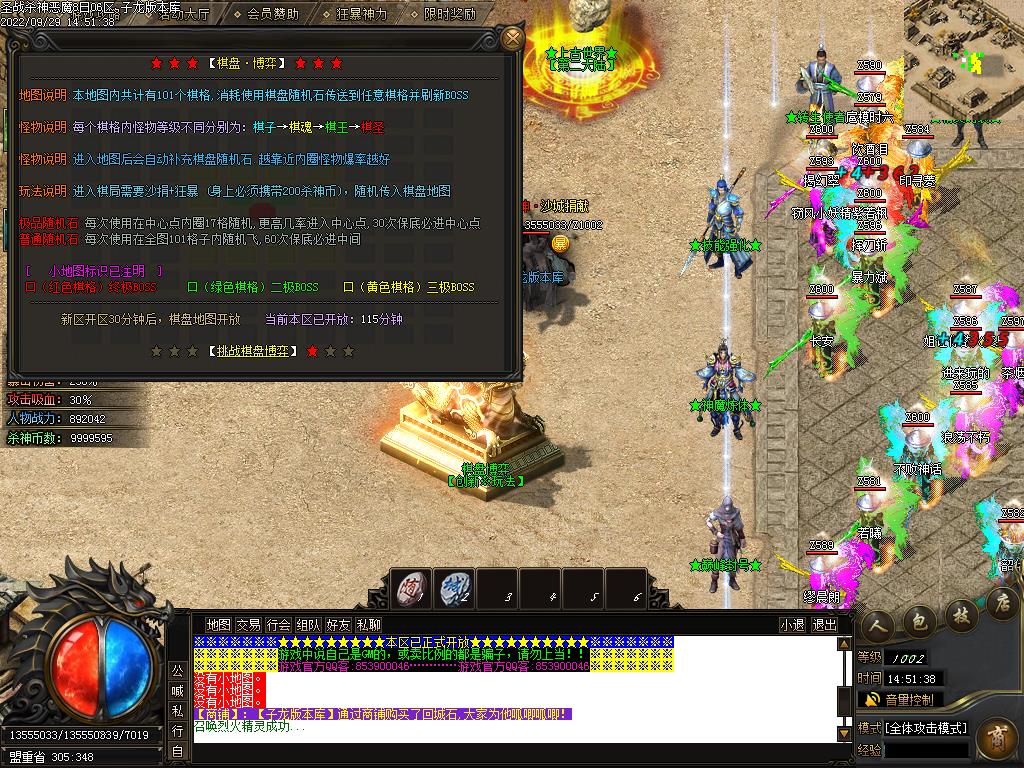The width and height of the screenshot is (1024, 768).
Task: Open the 地图 map button above chat
Action: click(x=218, y=625)
